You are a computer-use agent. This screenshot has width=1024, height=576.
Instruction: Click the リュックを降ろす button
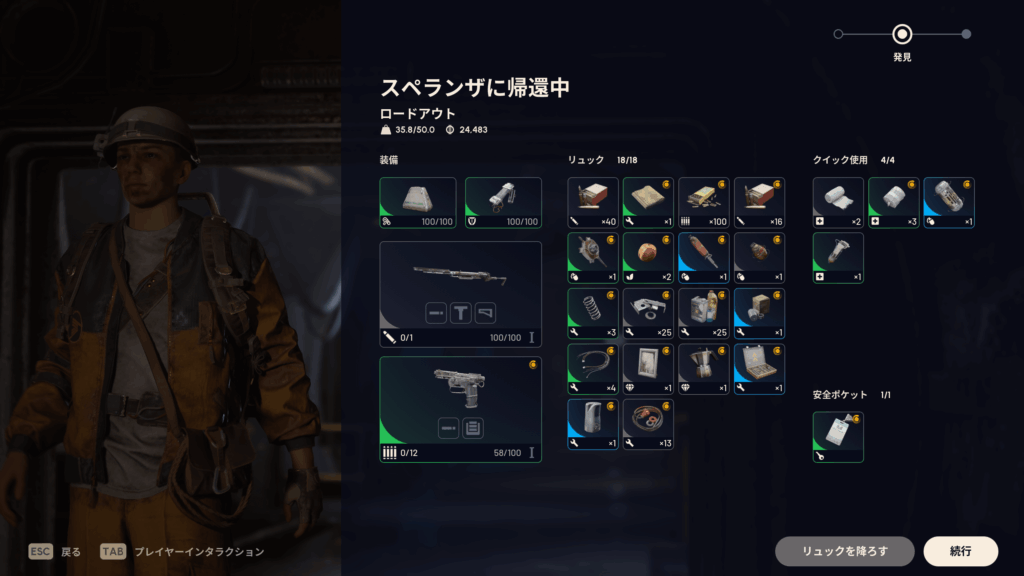click(844, 551)
